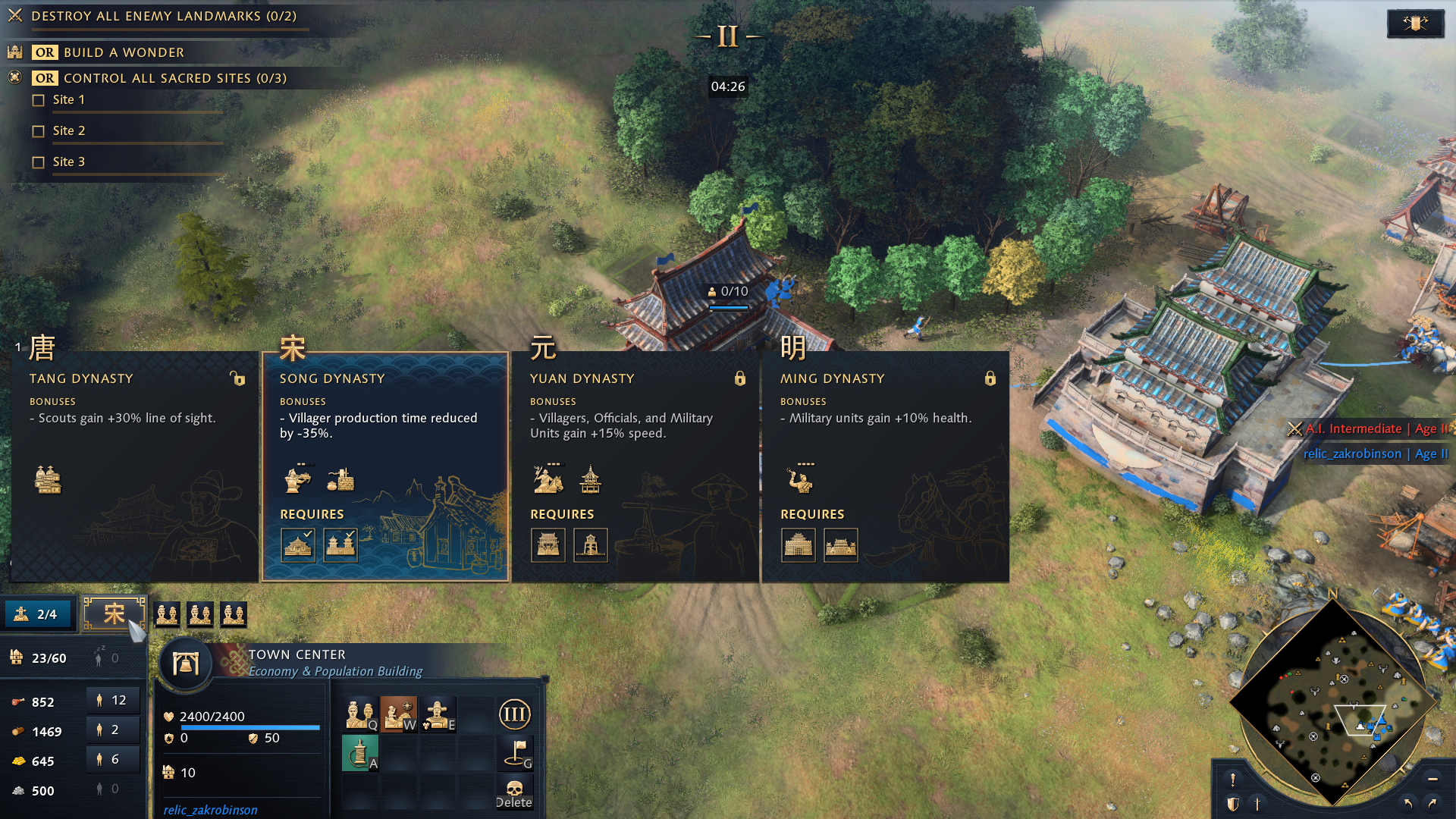Select villagers gathering food

(112, 701)
